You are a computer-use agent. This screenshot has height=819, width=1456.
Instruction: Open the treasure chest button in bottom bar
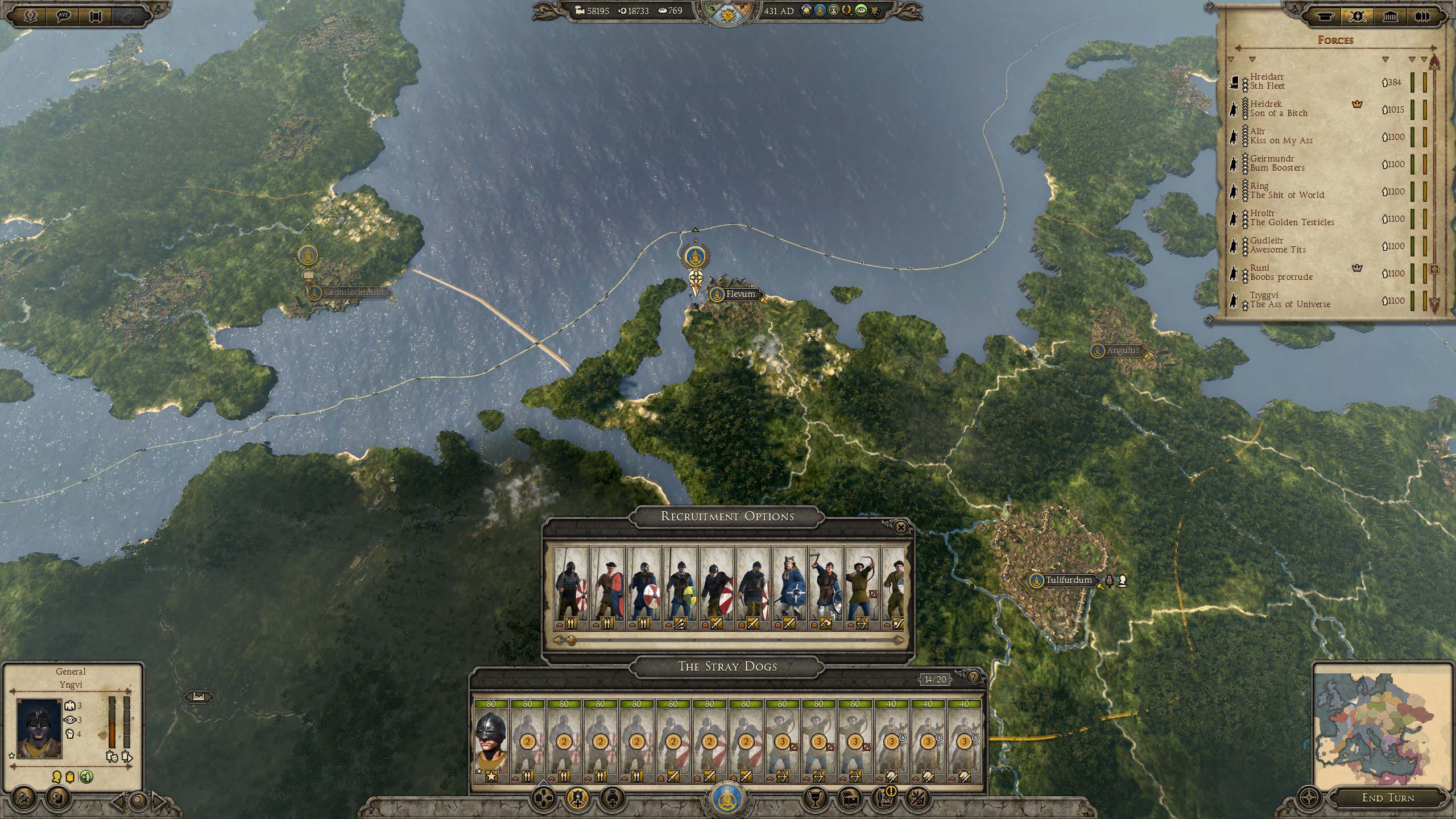pos(850,799)
